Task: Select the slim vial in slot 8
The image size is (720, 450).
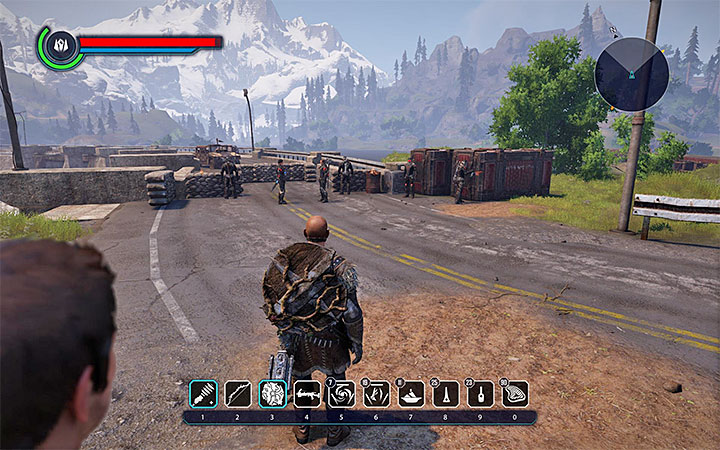Action: [x=446, y=393]
